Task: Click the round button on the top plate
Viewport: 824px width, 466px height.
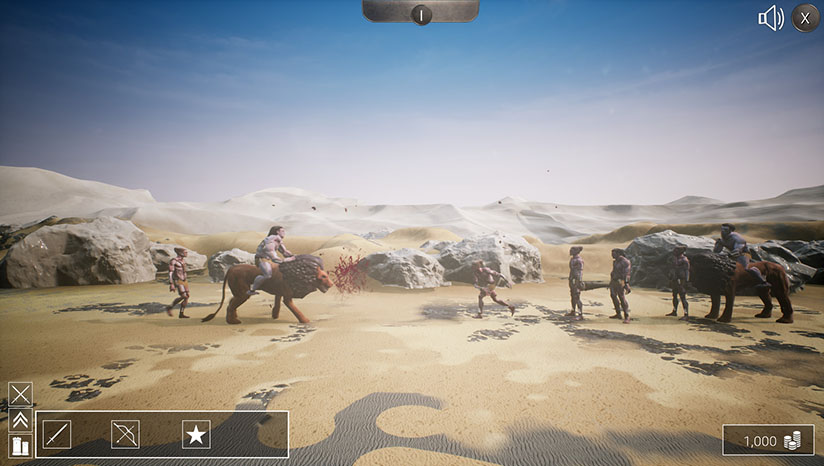Action: click(x=421, y=14)
